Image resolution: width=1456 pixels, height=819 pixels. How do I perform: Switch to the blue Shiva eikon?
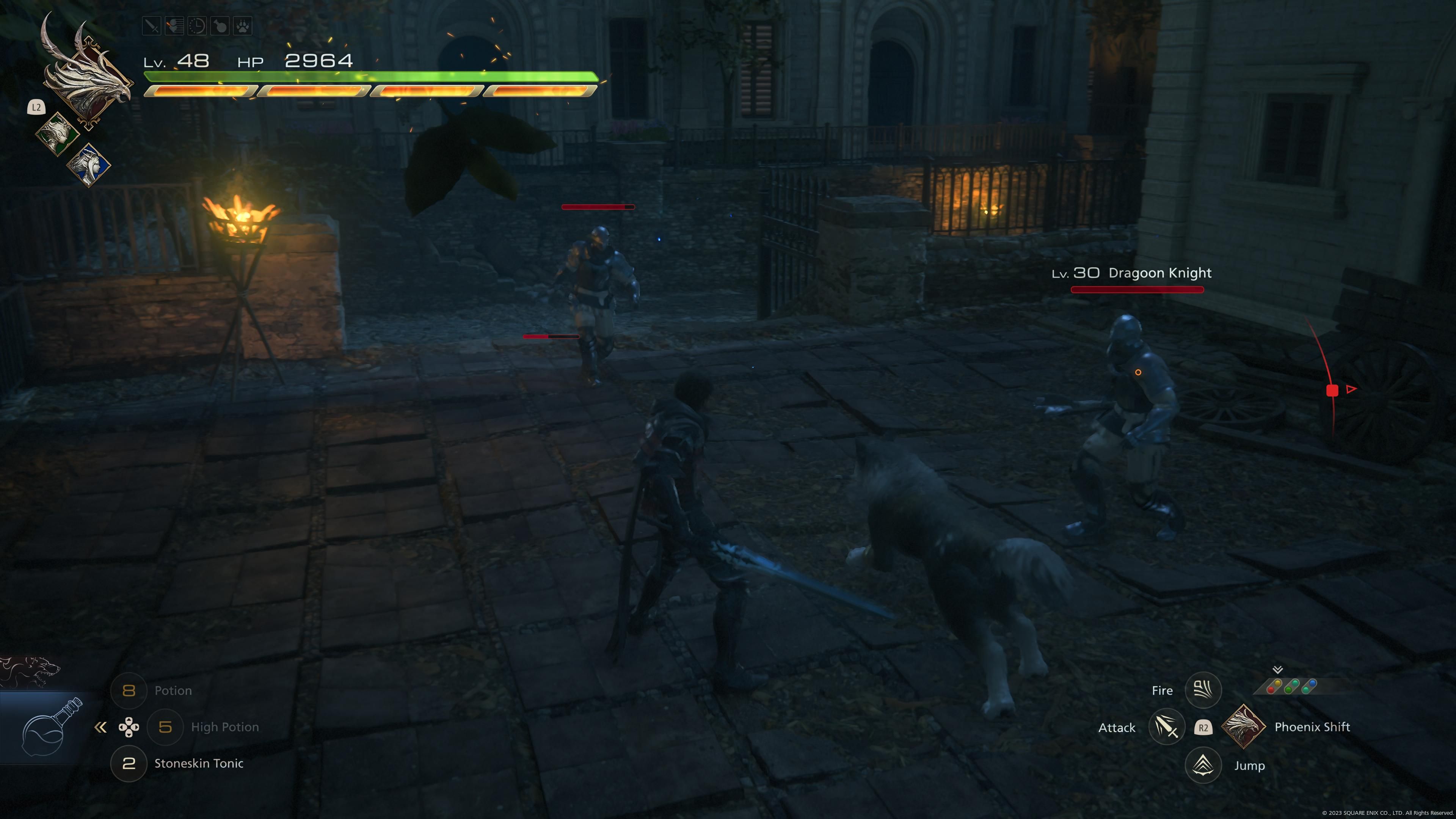(89, 165)
